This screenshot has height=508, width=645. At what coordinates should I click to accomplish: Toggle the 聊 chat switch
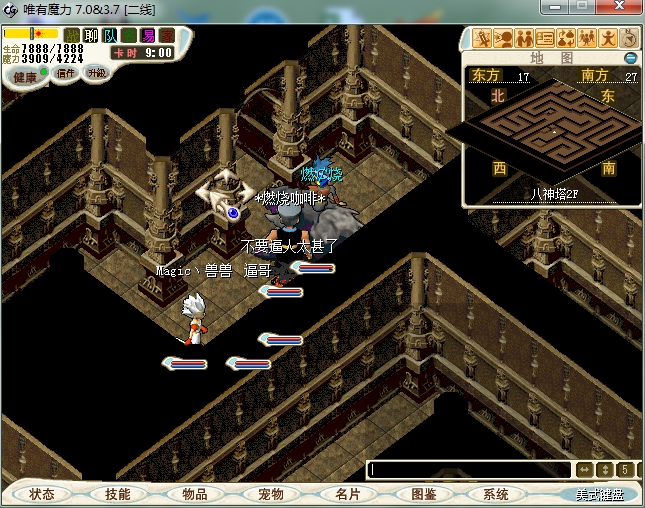pos(91,36)
